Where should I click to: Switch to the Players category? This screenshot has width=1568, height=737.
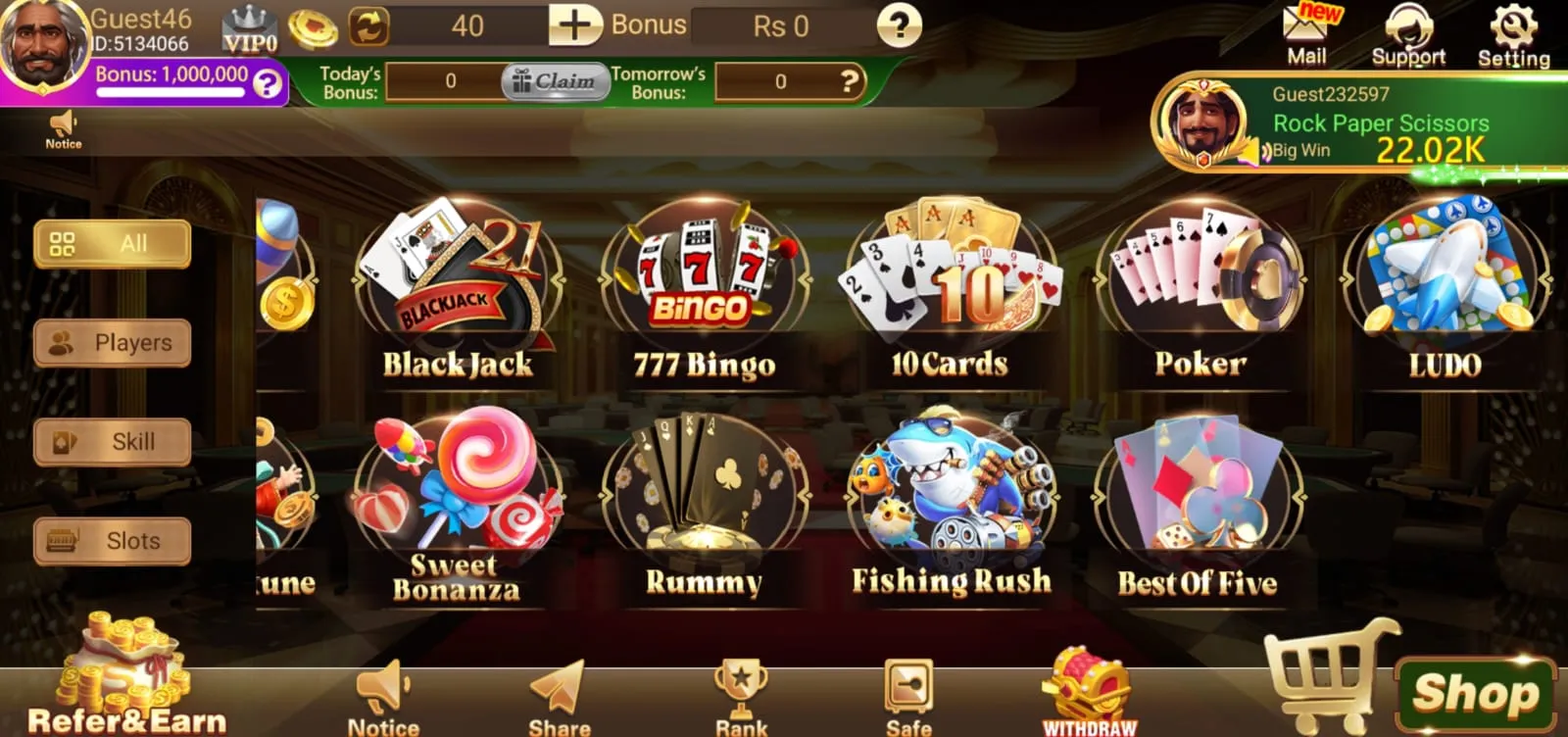[x=111, y=343]
